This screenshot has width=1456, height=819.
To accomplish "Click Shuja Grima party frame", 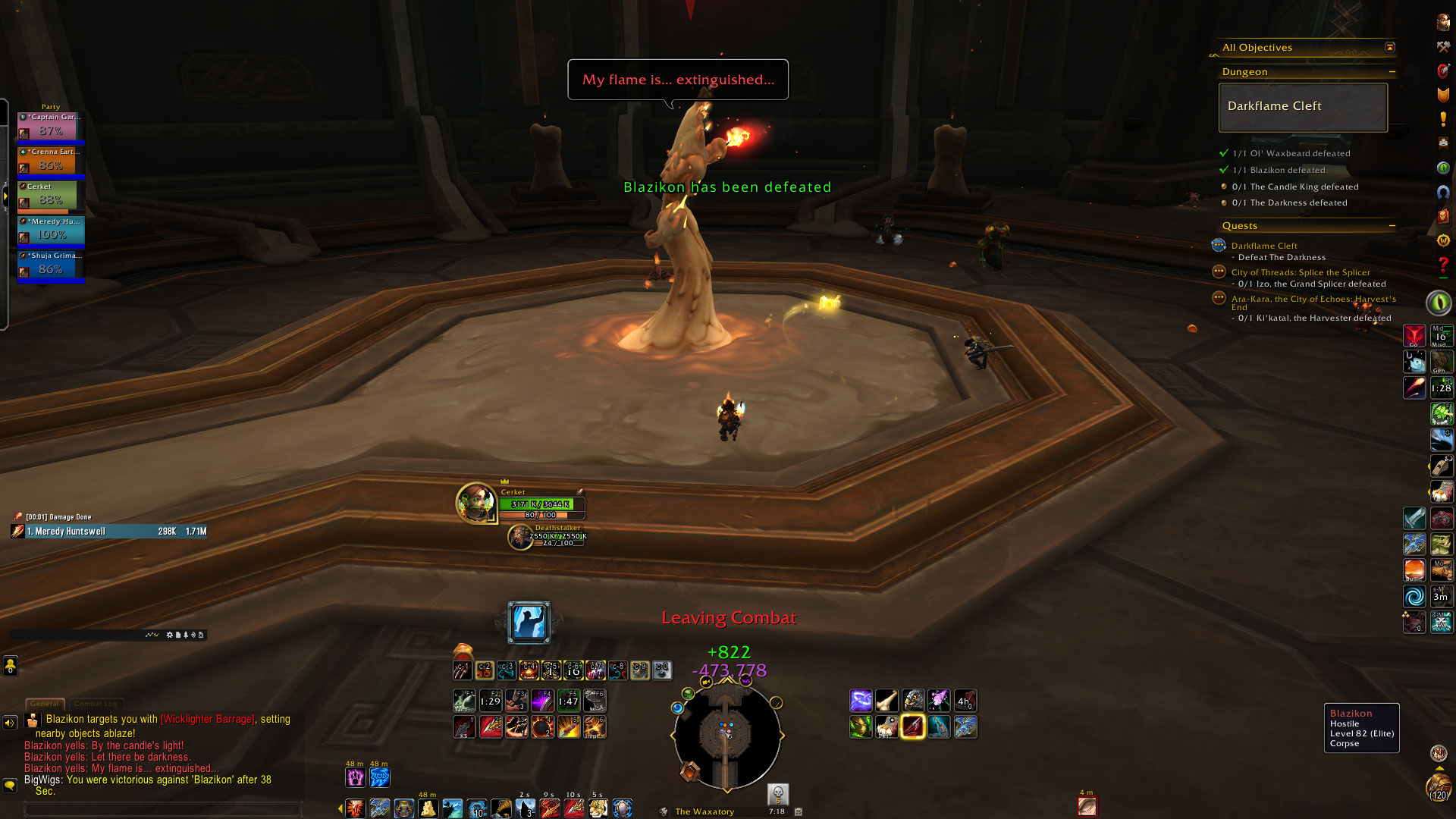I will 51,265.
